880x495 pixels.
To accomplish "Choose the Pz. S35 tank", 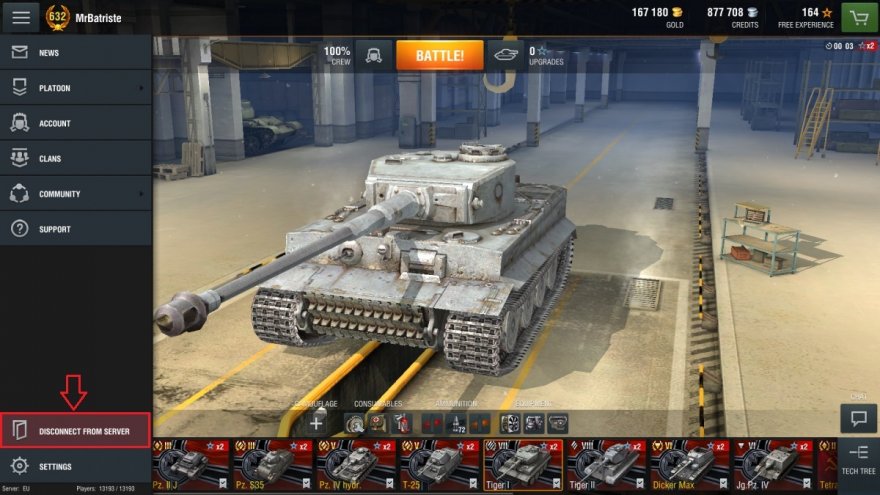I will 273,464.
